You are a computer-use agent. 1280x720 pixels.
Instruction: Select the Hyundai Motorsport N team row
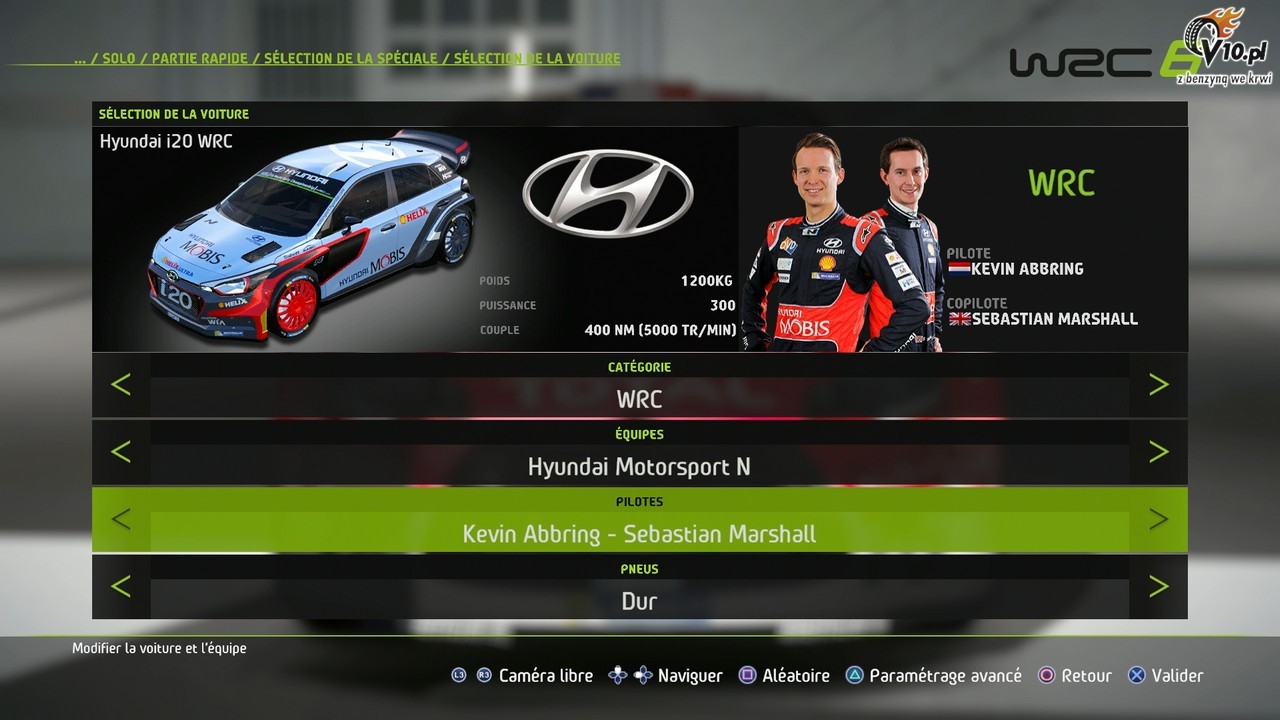(x=639, y=466)
